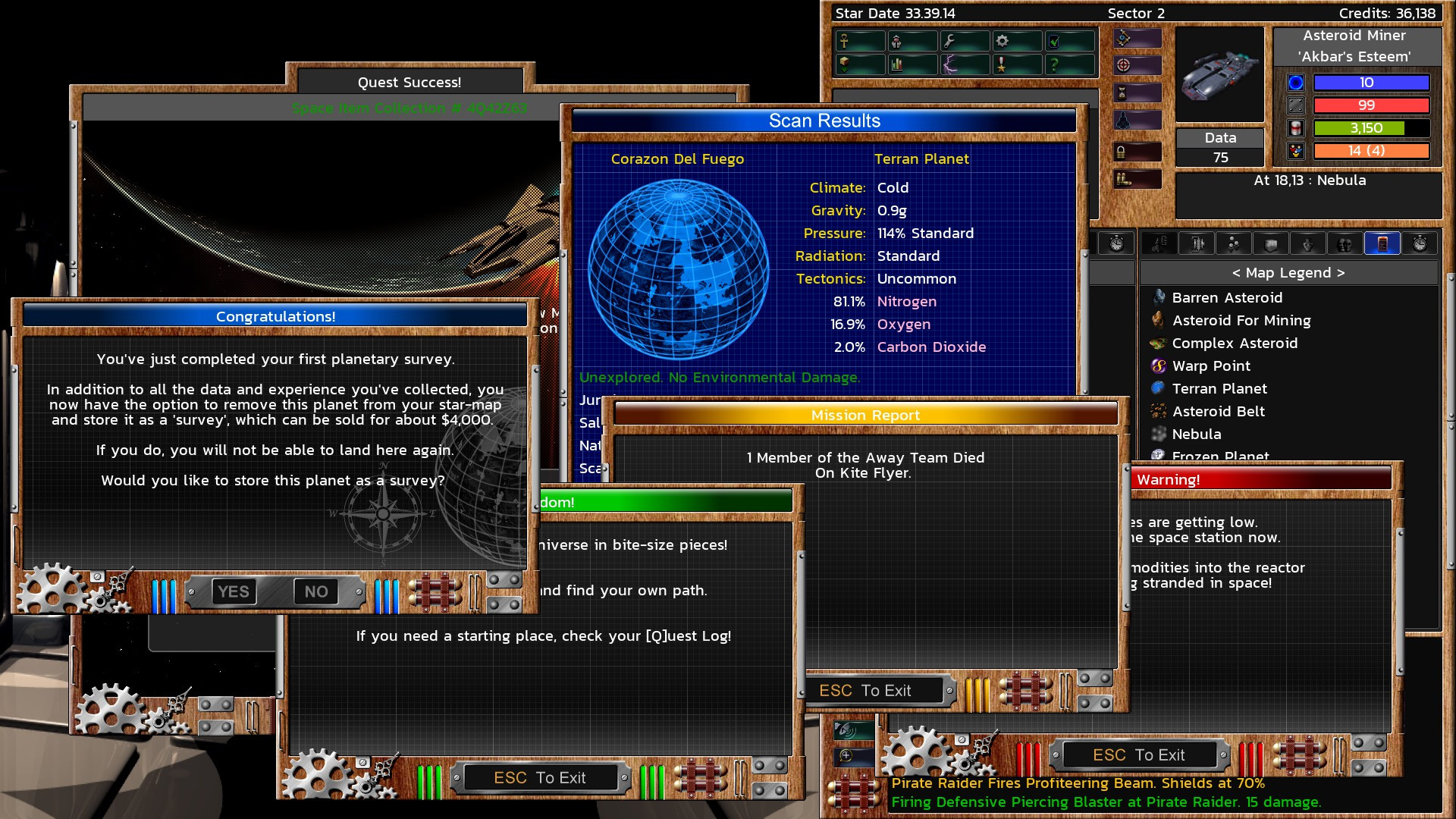The width and height of the screenshot is (1456, 819).
Task: Click YES to store the planet as survey
Action: (x=234, y=591)
